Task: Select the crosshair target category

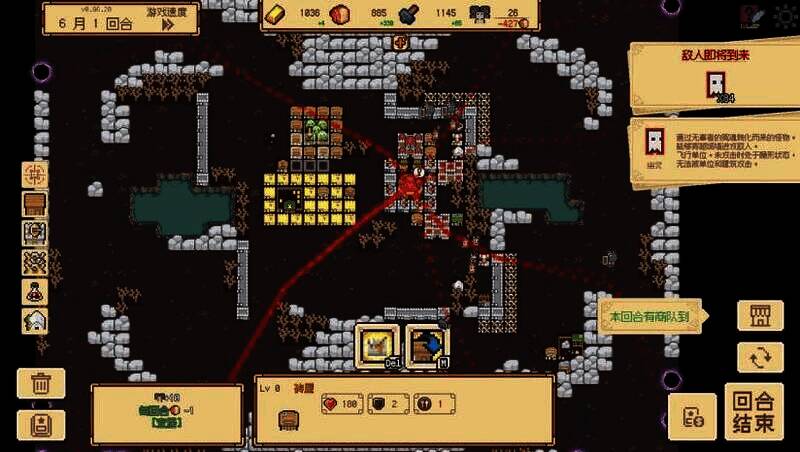Action: click(36, 174)
